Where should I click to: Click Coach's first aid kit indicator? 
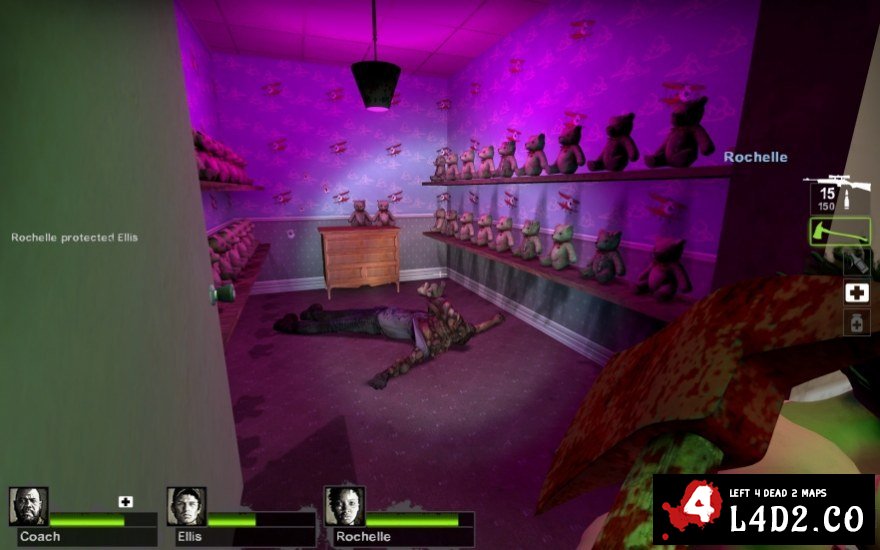coord(125,502)
